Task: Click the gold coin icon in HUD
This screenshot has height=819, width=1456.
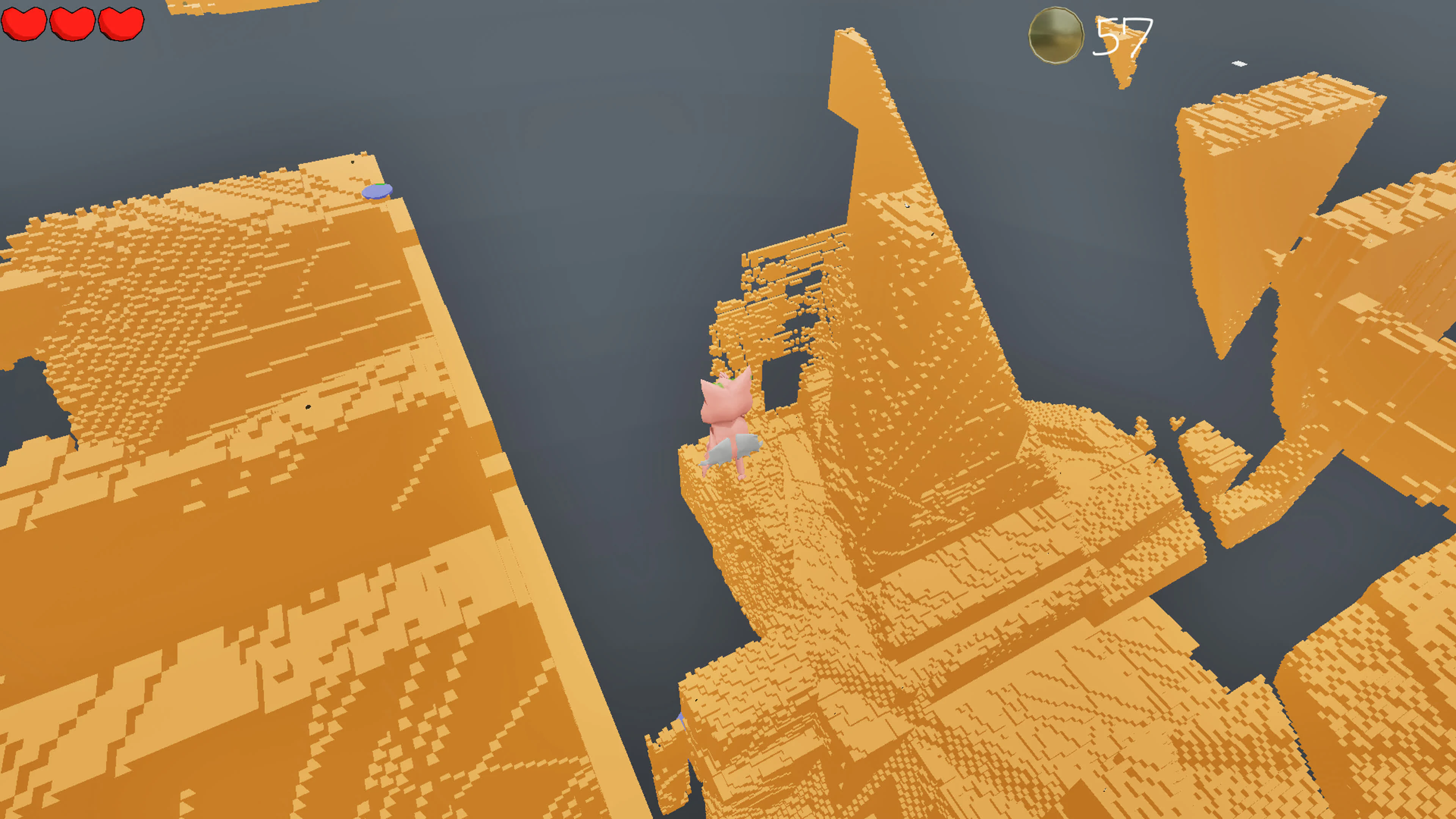Action: [x=1055, y=36]
